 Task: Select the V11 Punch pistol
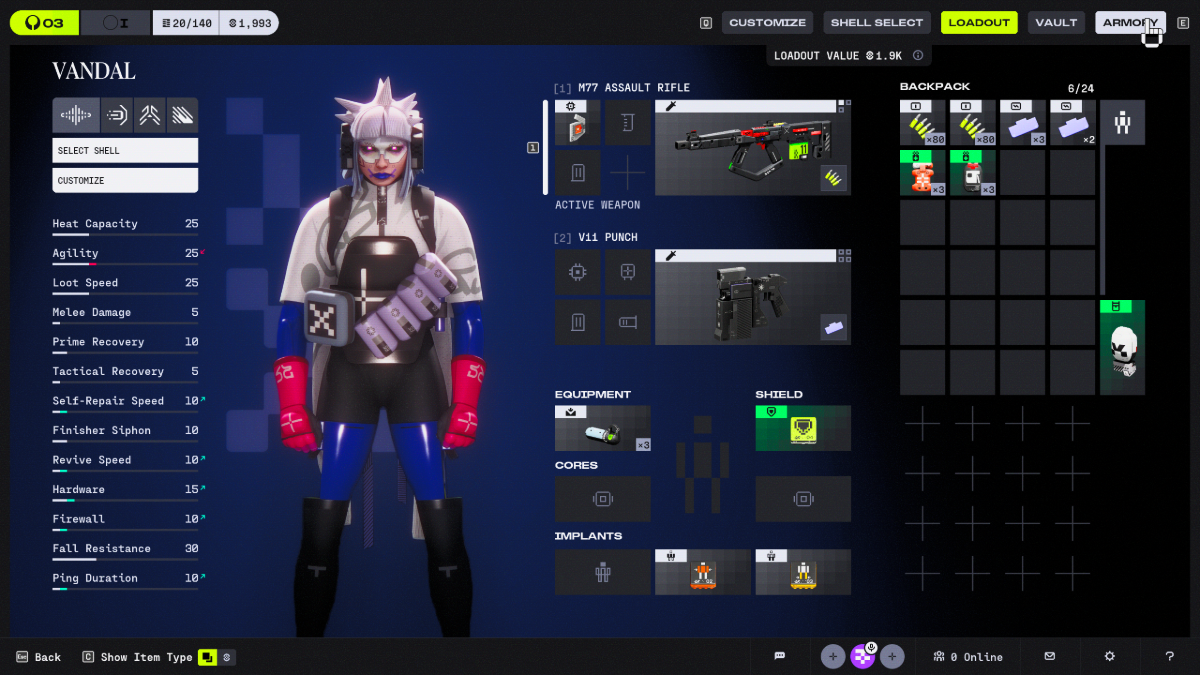(752, 297)
